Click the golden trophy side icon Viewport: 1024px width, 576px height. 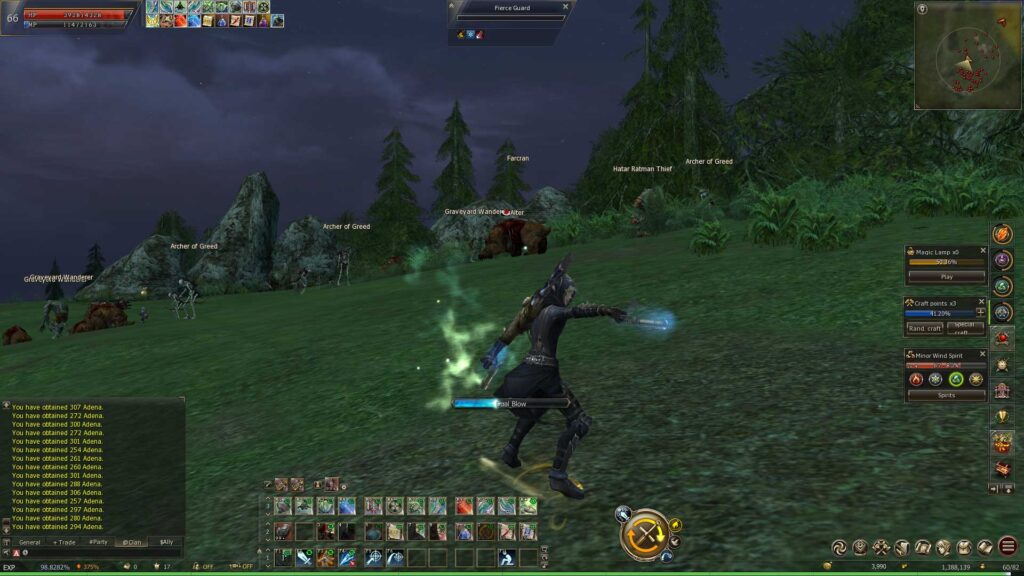1001,415
